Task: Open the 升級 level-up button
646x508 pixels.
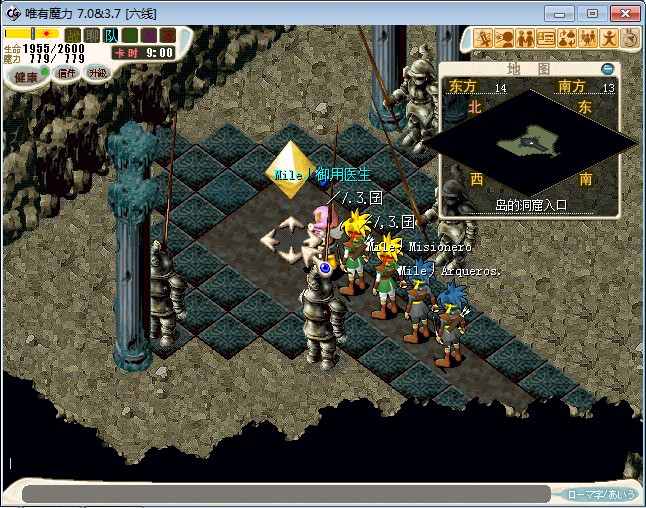Action: (x=97, y=72)
